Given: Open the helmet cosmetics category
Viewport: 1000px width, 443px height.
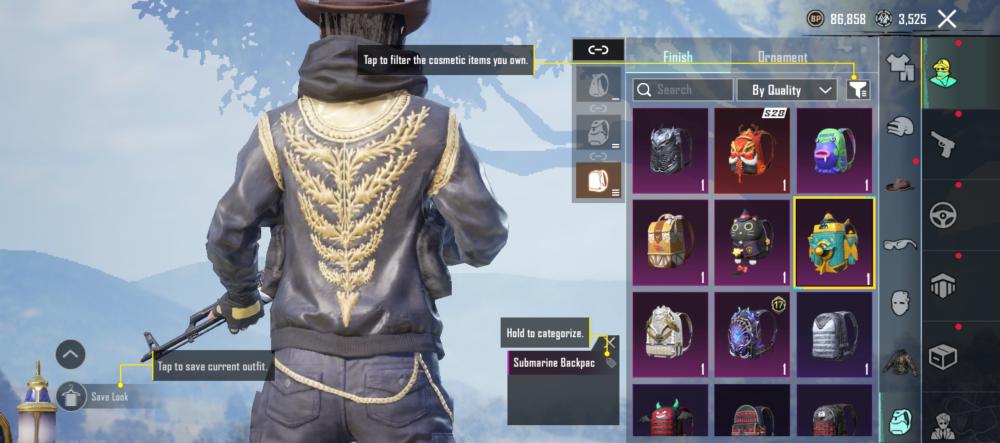Looking at the screenshot, I should point(902,127).
